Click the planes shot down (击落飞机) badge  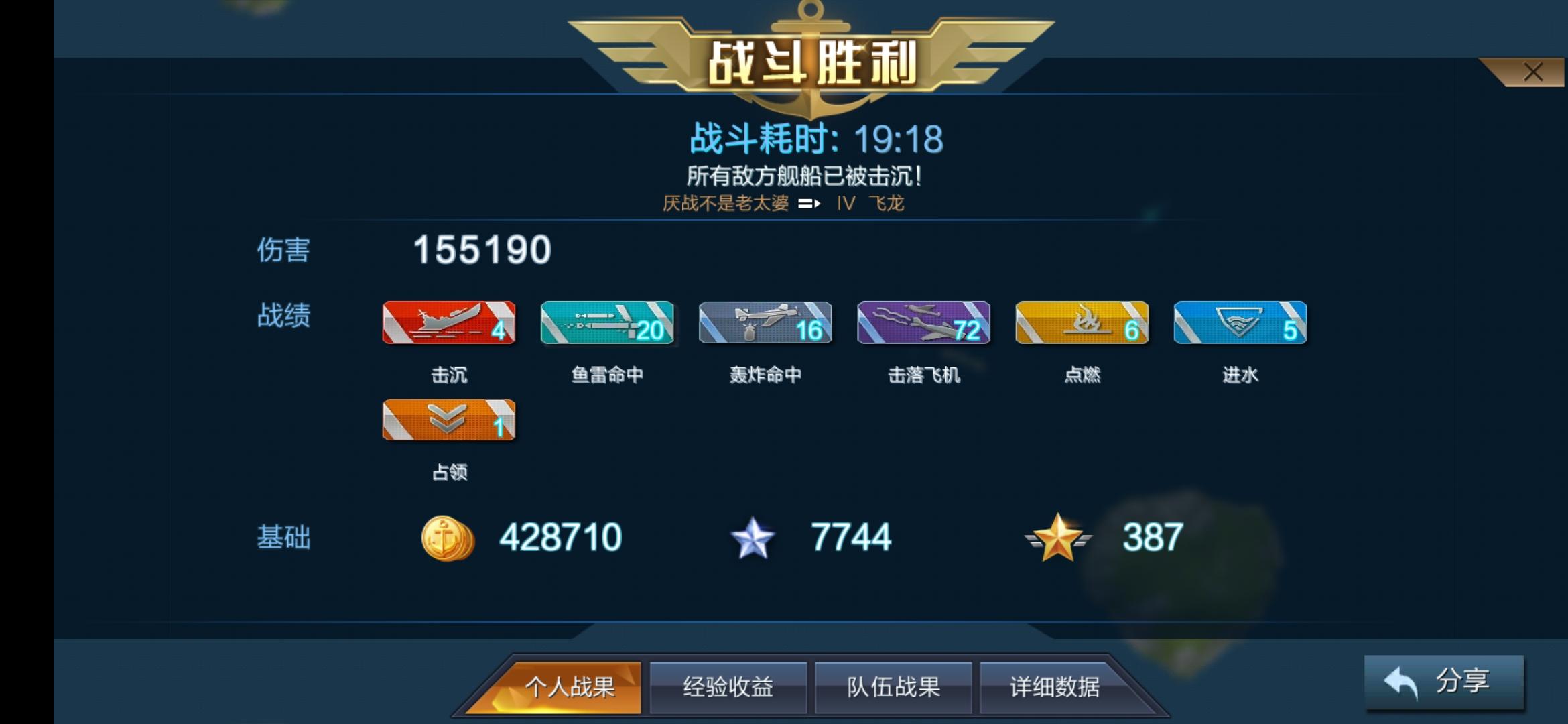coord(923,323)
